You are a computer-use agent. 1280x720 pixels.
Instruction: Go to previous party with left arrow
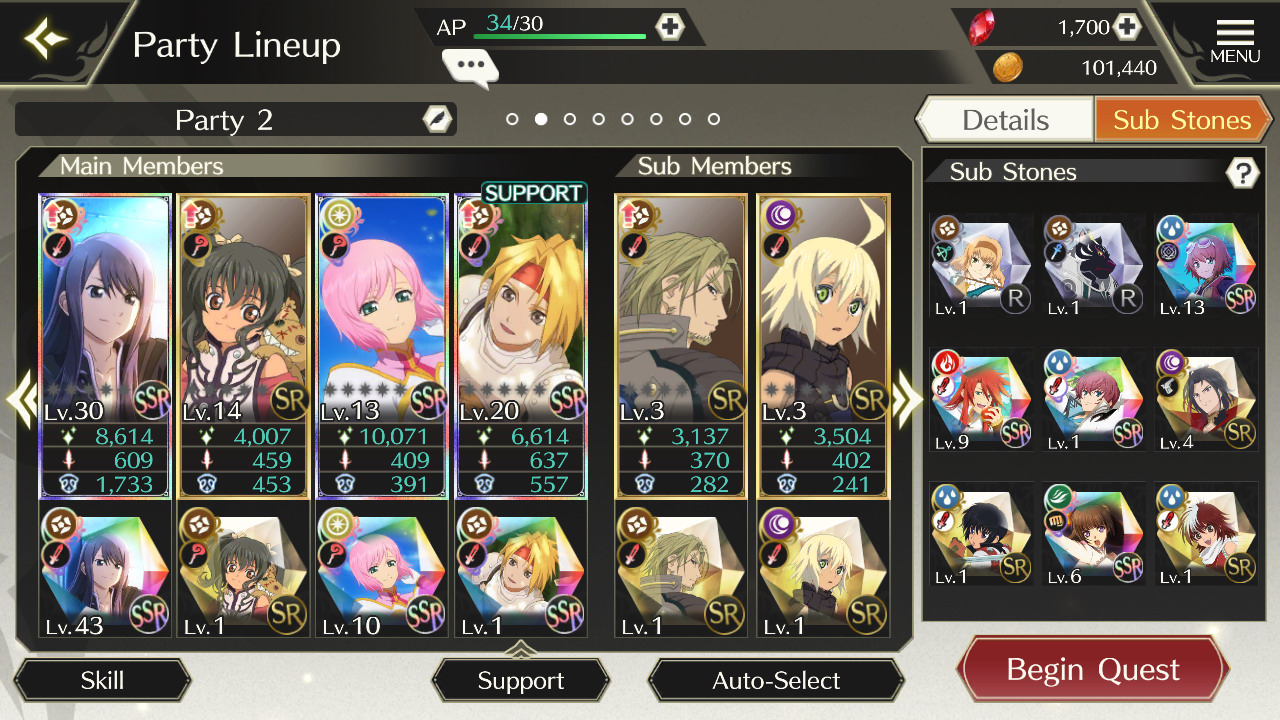coord(22,399)
